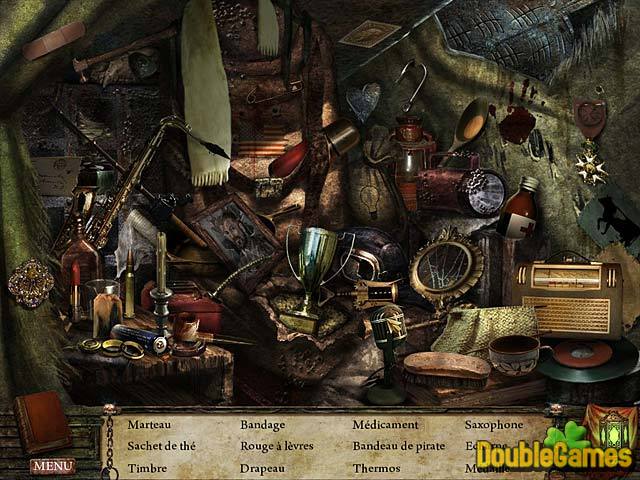Select 'Sachet de thé' list entry

[160, 445]
